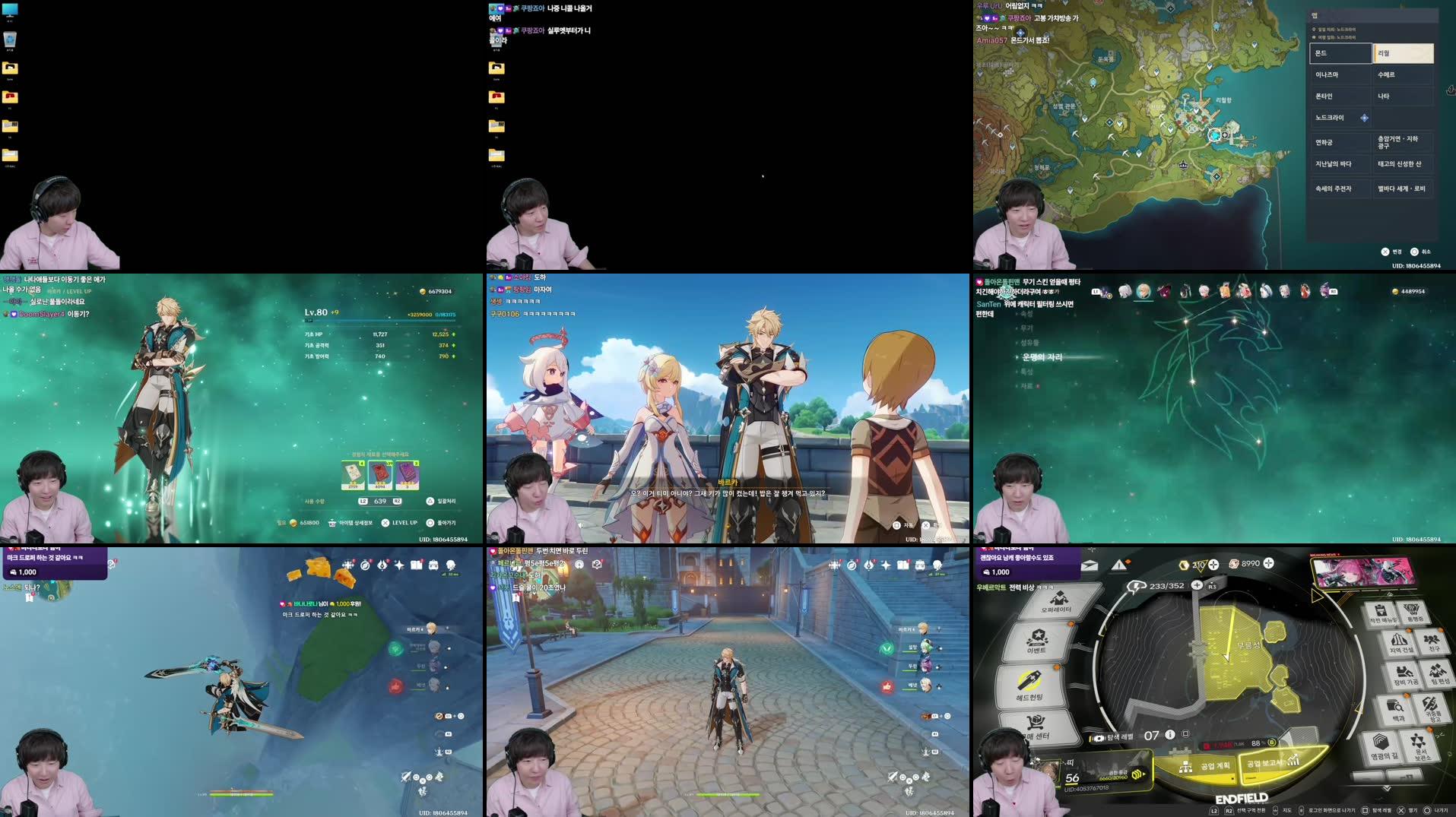Screen dimensions: 1456x817
Task: Expand the 무기 section in character menu
Action: tap(1028, 329)
